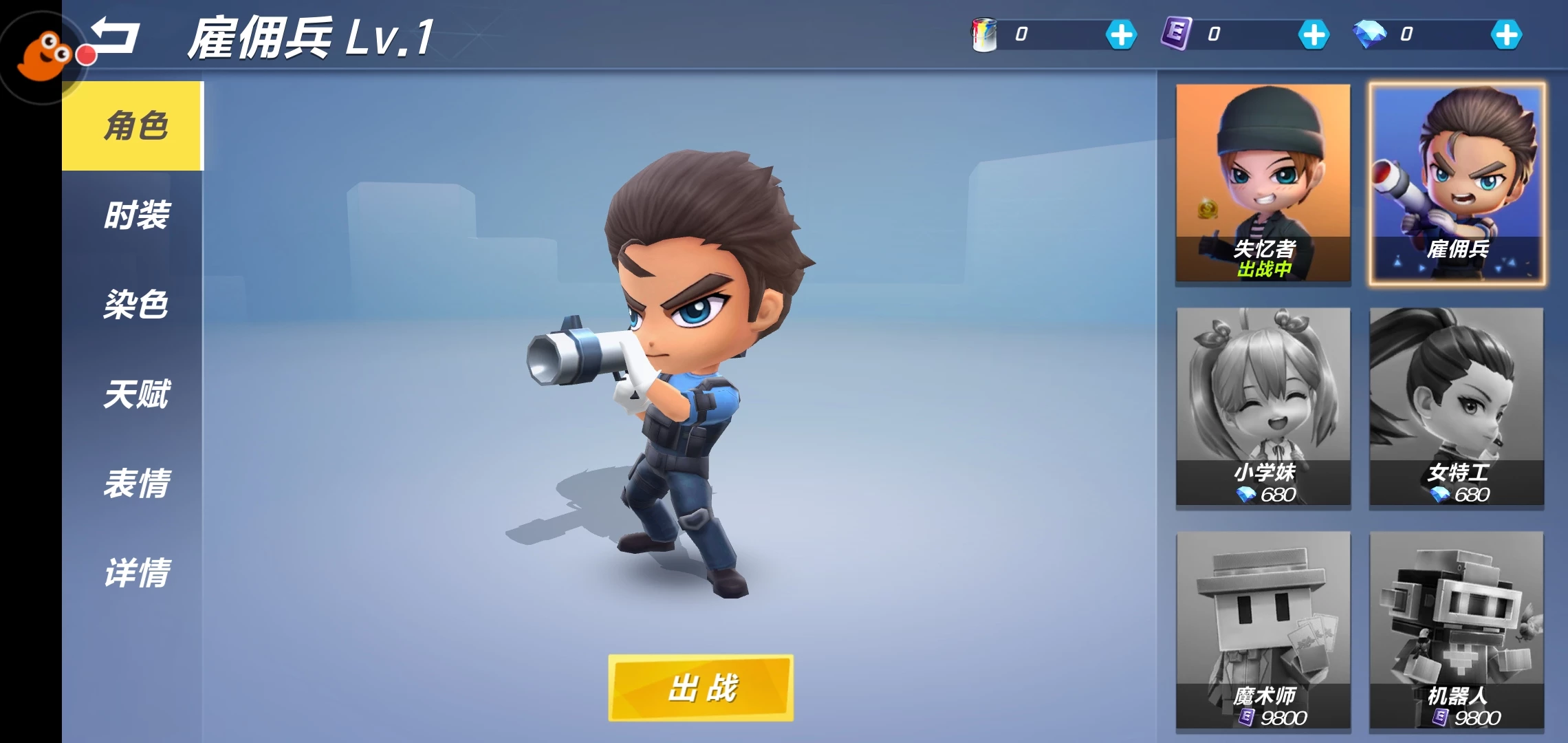
Task: Open the 时装 tab
Action: coord(135,215)
